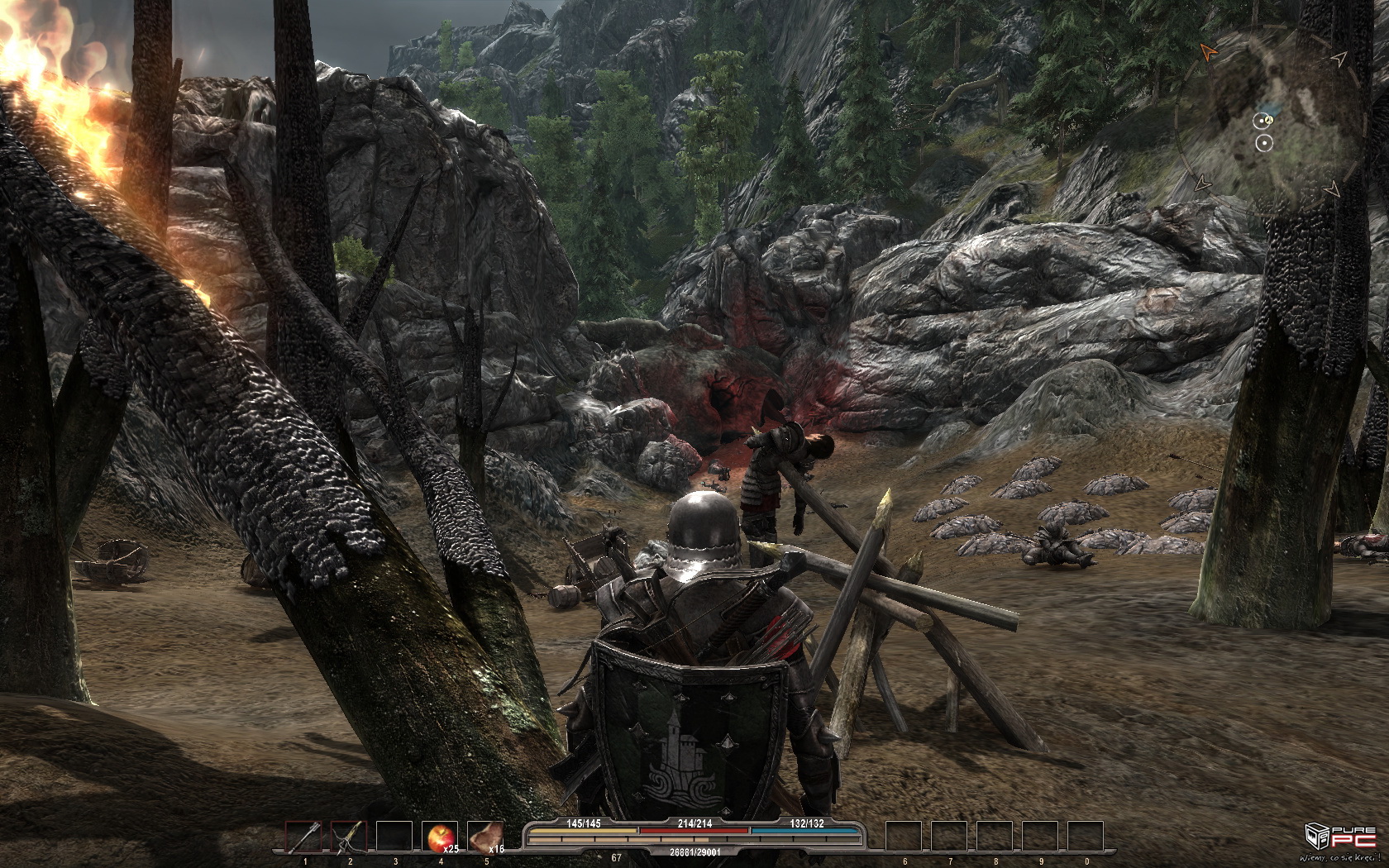Screen dimensions: 1389x868
Task: Consume the raw meat stack x16
Action: point(484,837)
